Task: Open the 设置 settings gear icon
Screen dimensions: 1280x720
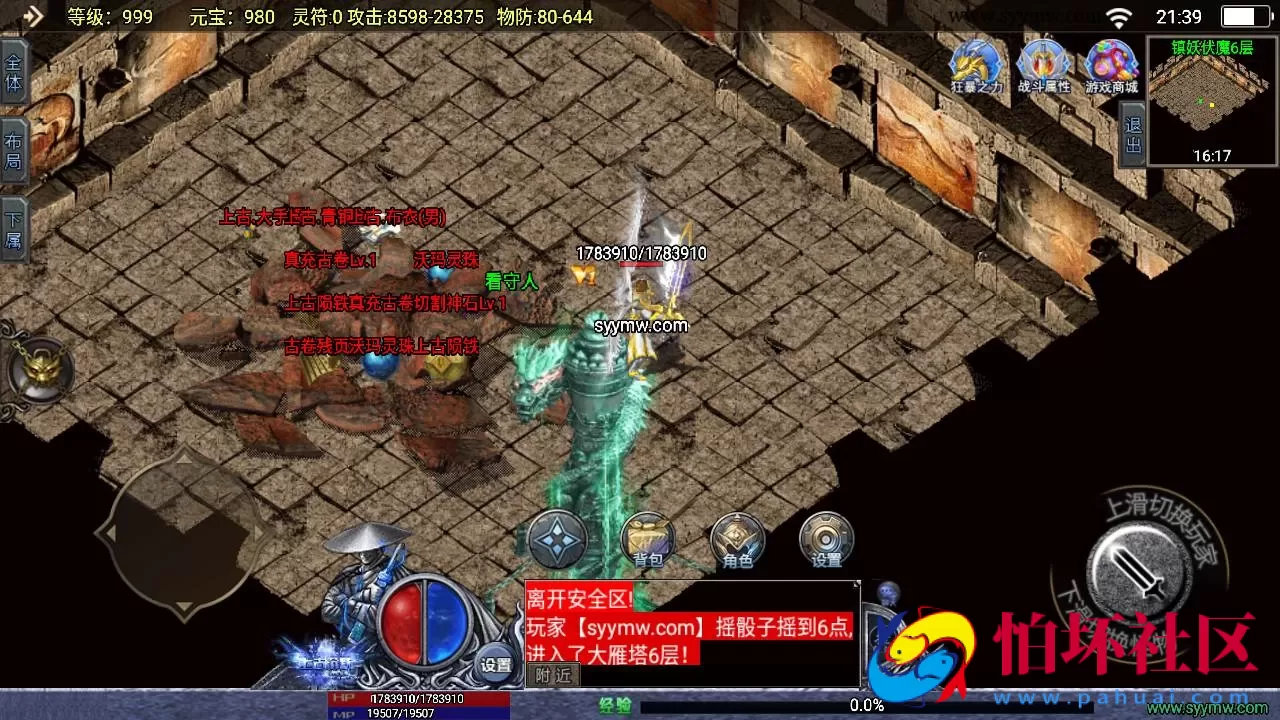Action: (x=826, y=540)
